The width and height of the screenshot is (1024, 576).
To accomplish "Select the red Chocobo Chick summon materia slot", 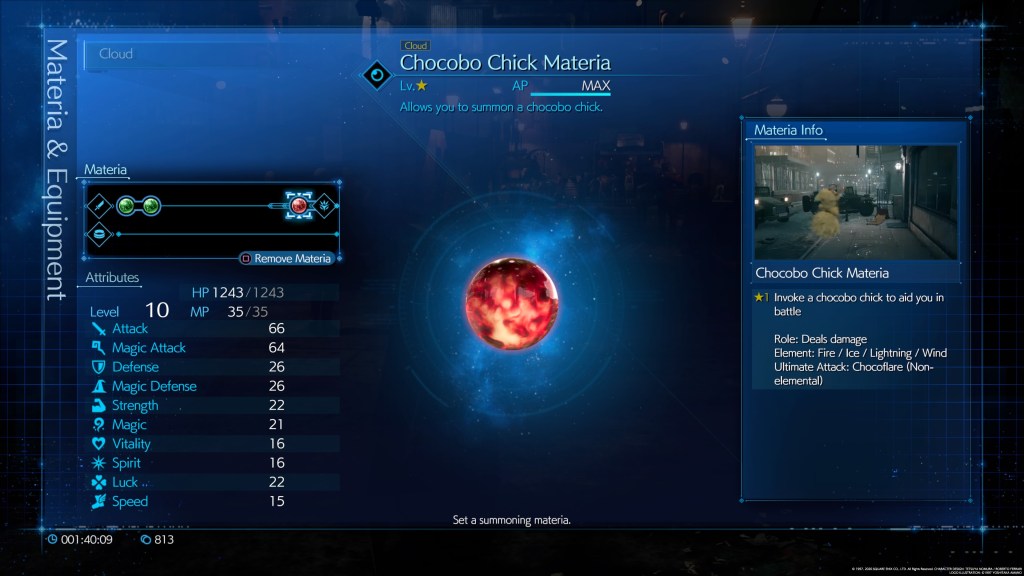I will (x=298, y=205).
